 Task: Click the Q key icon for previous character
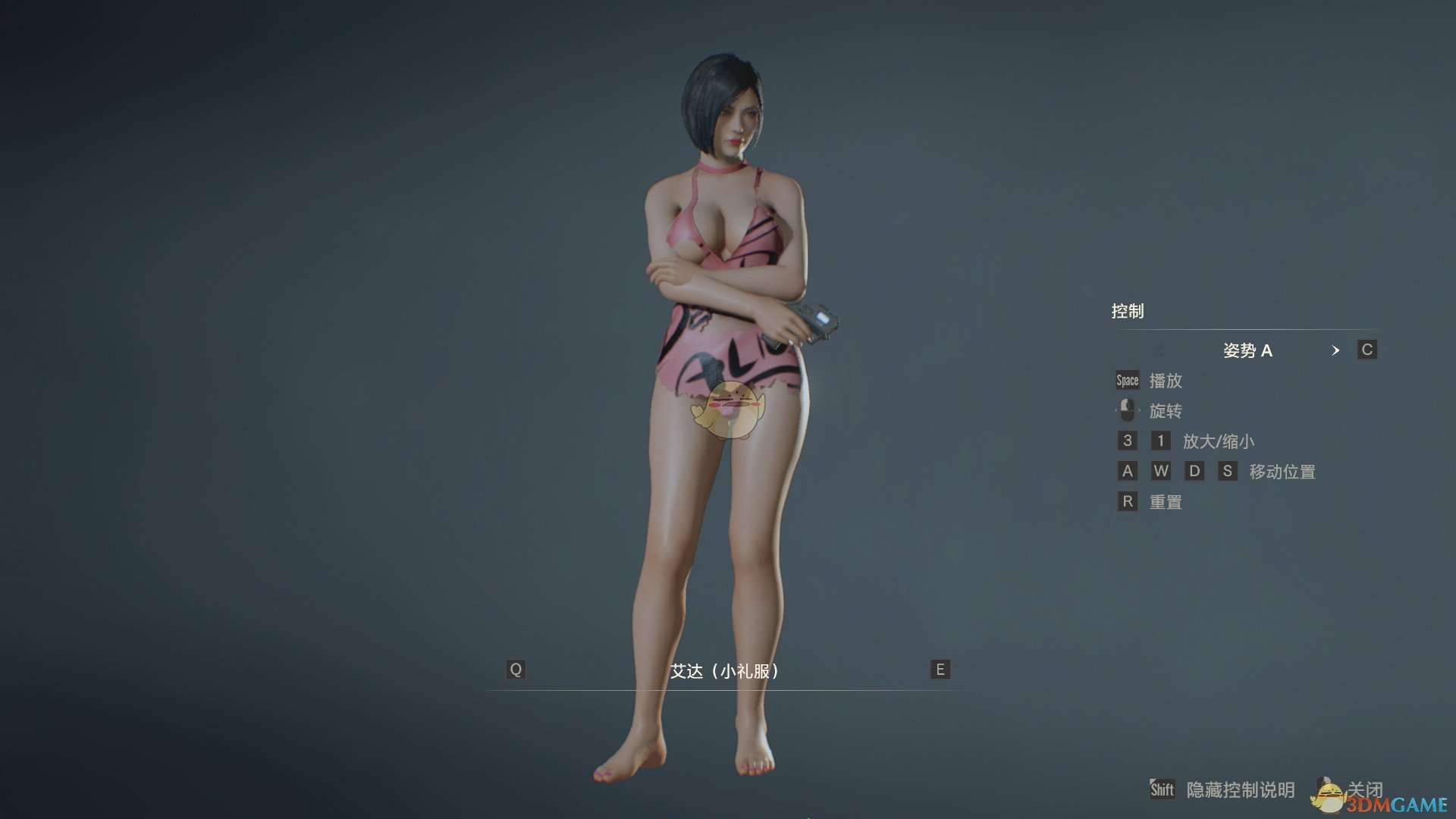click(516, 670)
